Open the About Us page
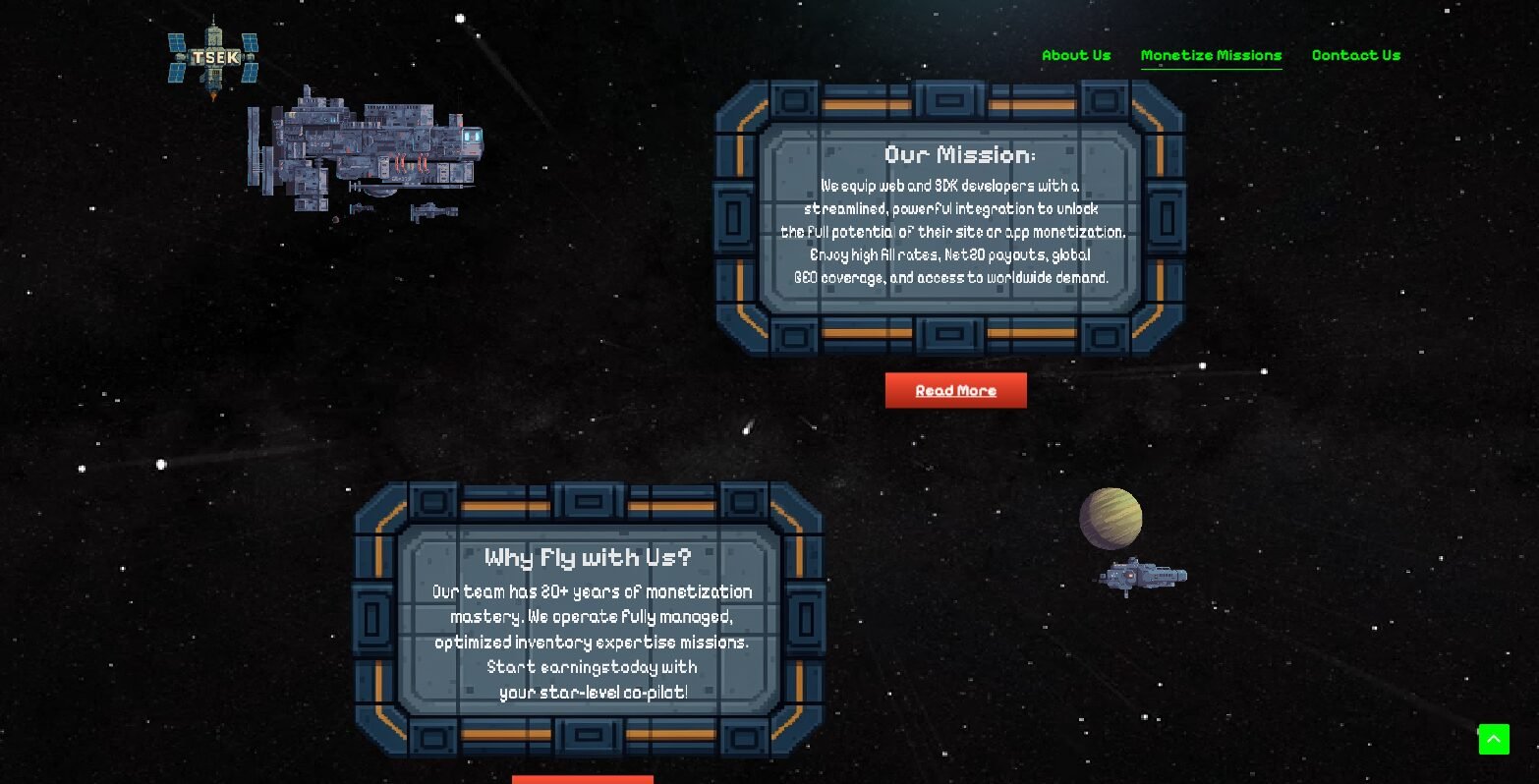Viewport: 1539px width, 784px height. click(1076, 55)
